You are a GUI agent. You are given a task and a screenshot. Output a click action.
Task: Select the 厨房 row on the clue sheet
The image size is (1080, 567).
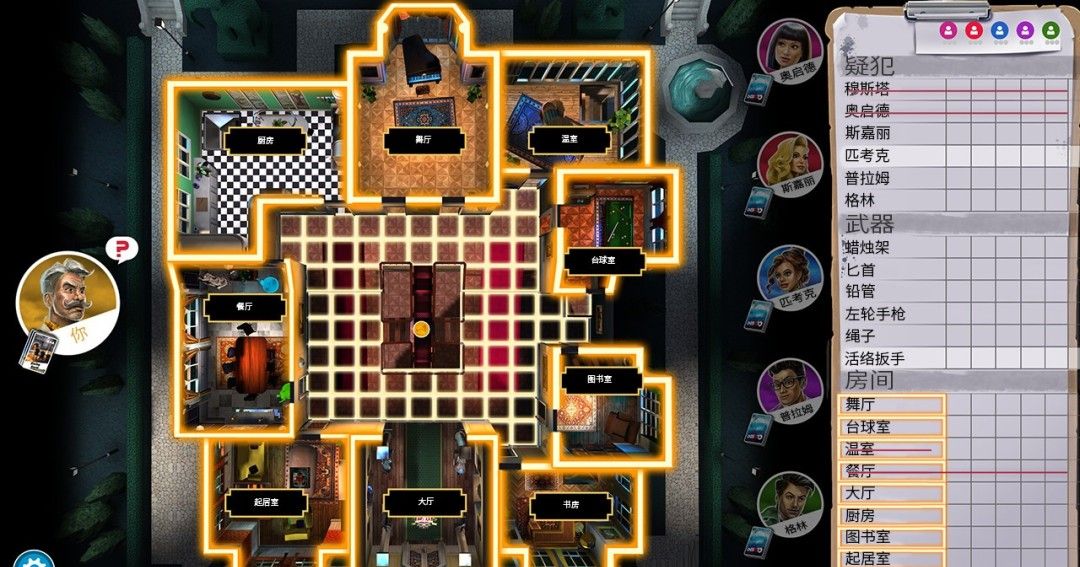tap(890, 515)
